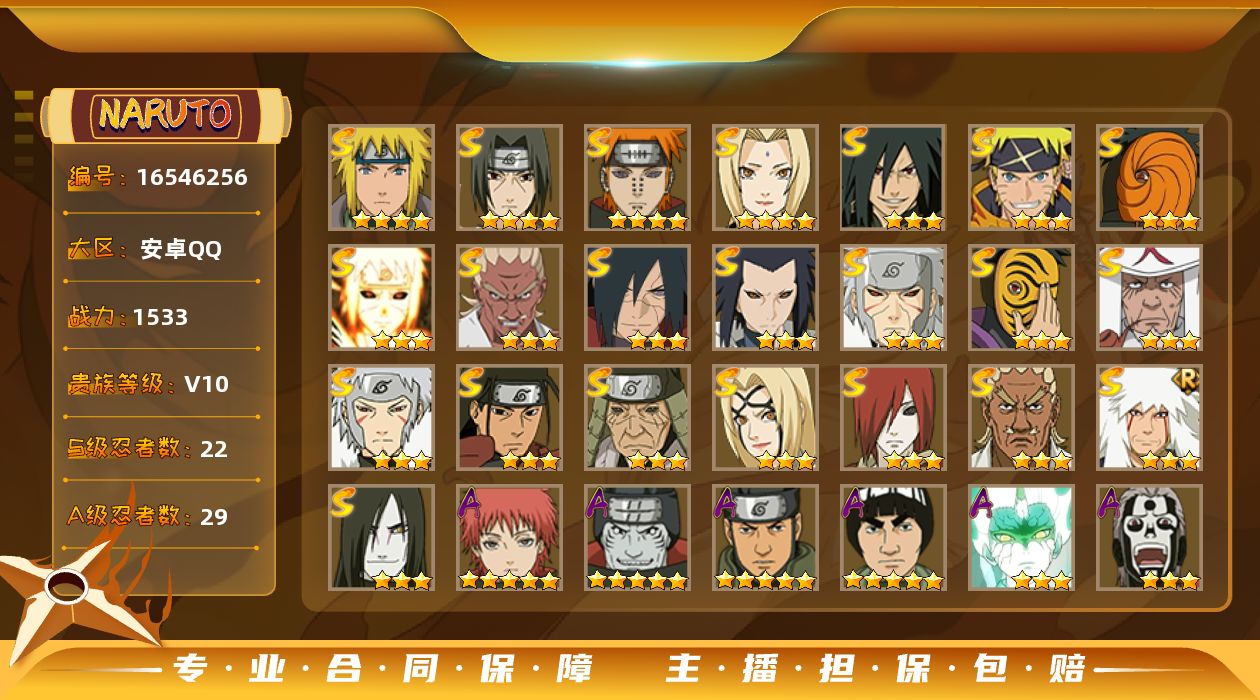Choose Madara with hair covering one eye
Screen dimensions: 1260x700
(637, 297)
